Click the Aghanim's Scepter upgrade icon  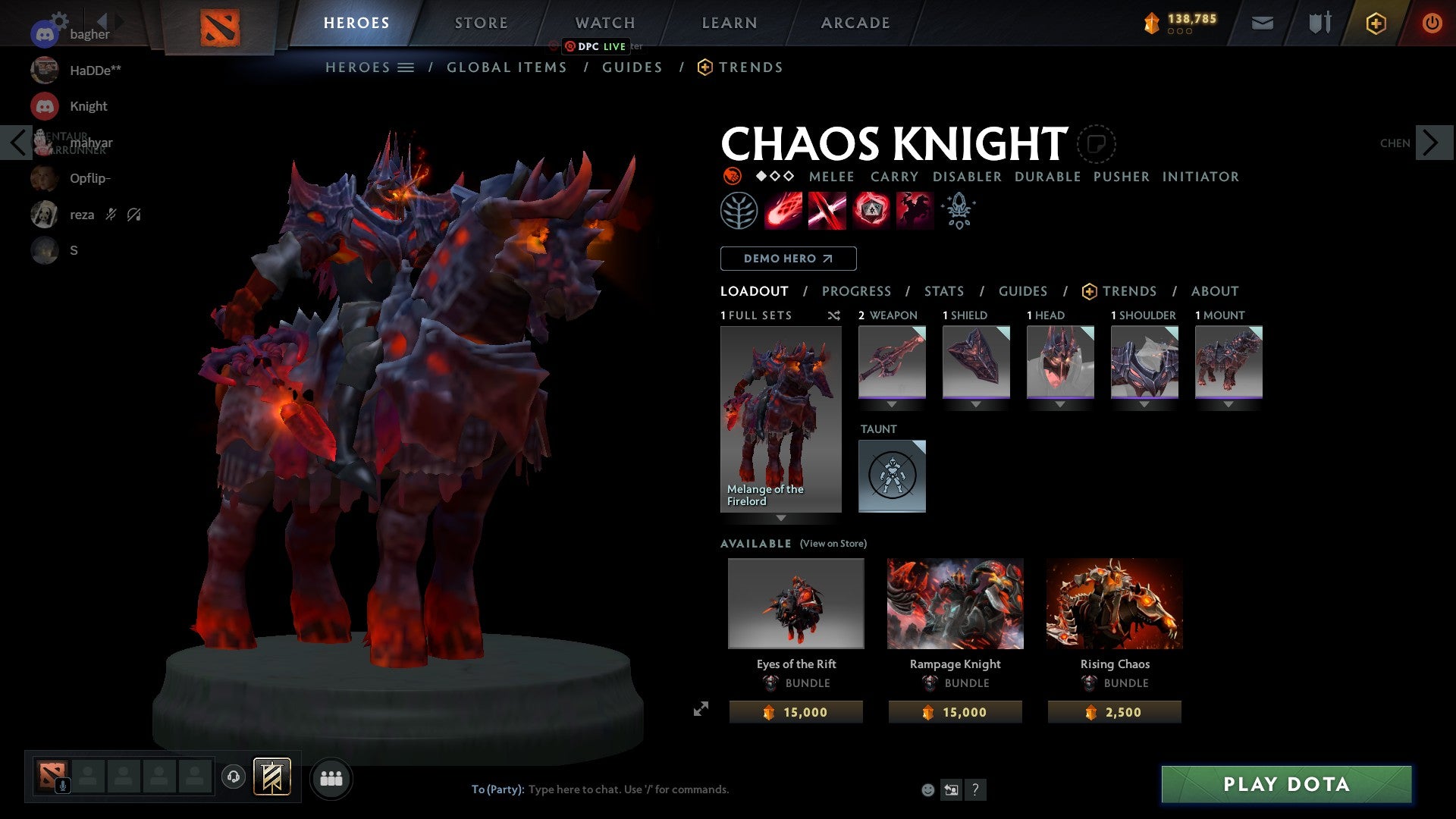958,211
